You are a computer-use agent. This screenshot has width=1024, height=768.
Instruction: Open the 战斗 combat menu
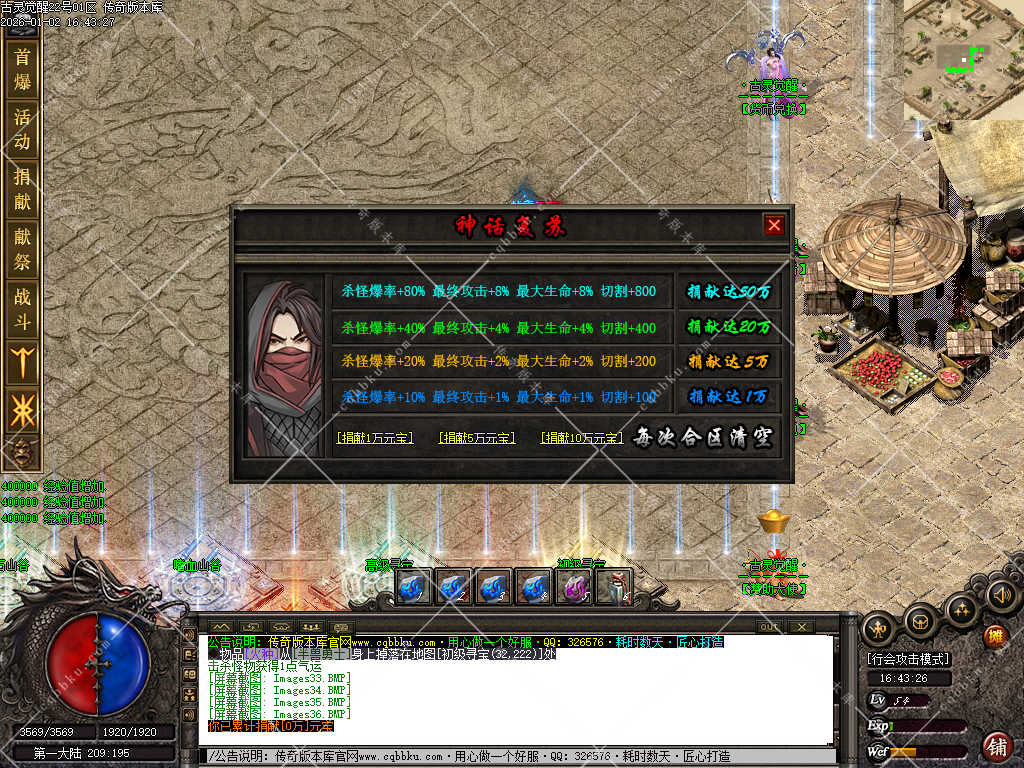tap(21, 309)
